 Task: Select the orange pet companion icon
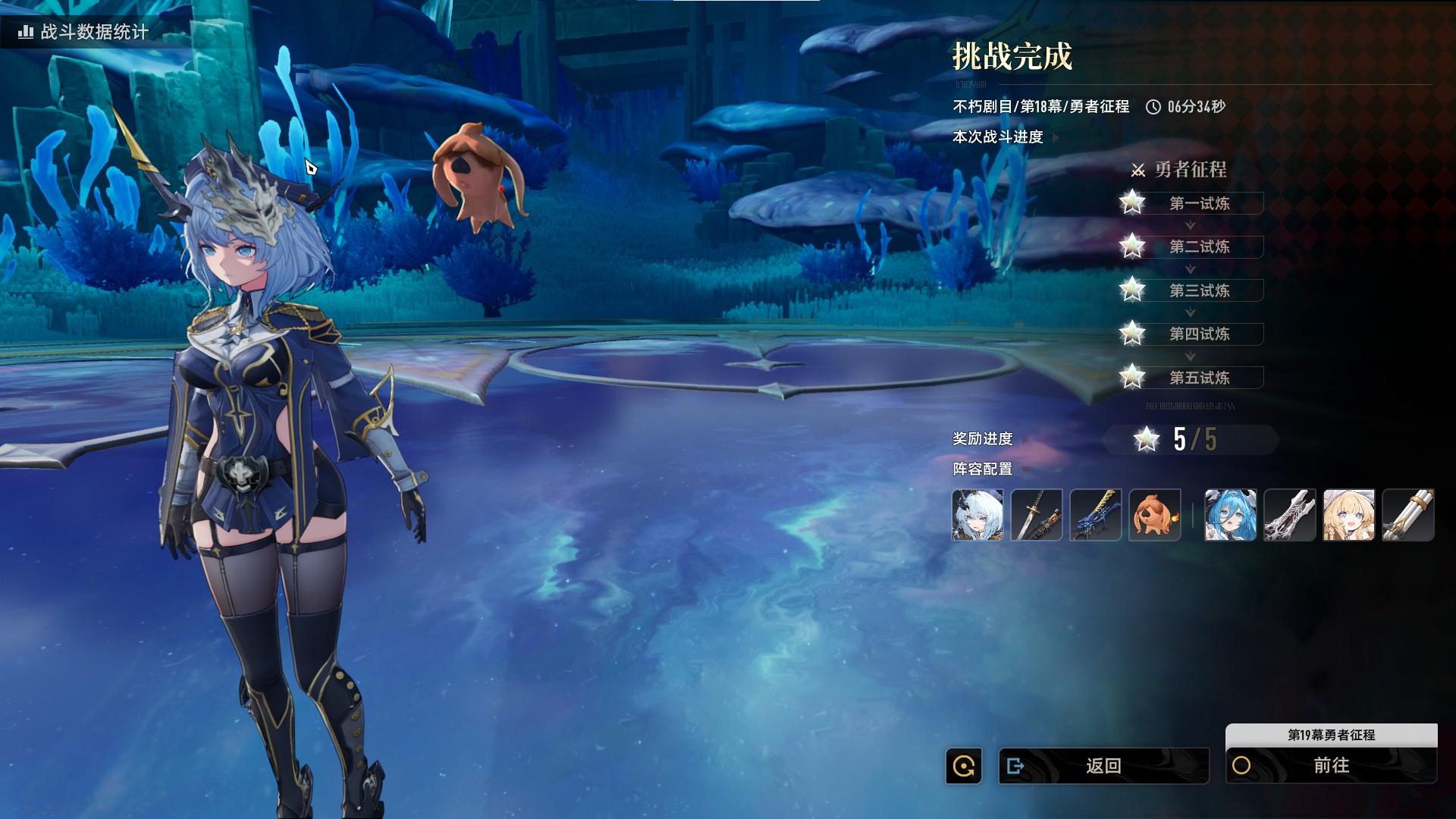point(1154,515)
